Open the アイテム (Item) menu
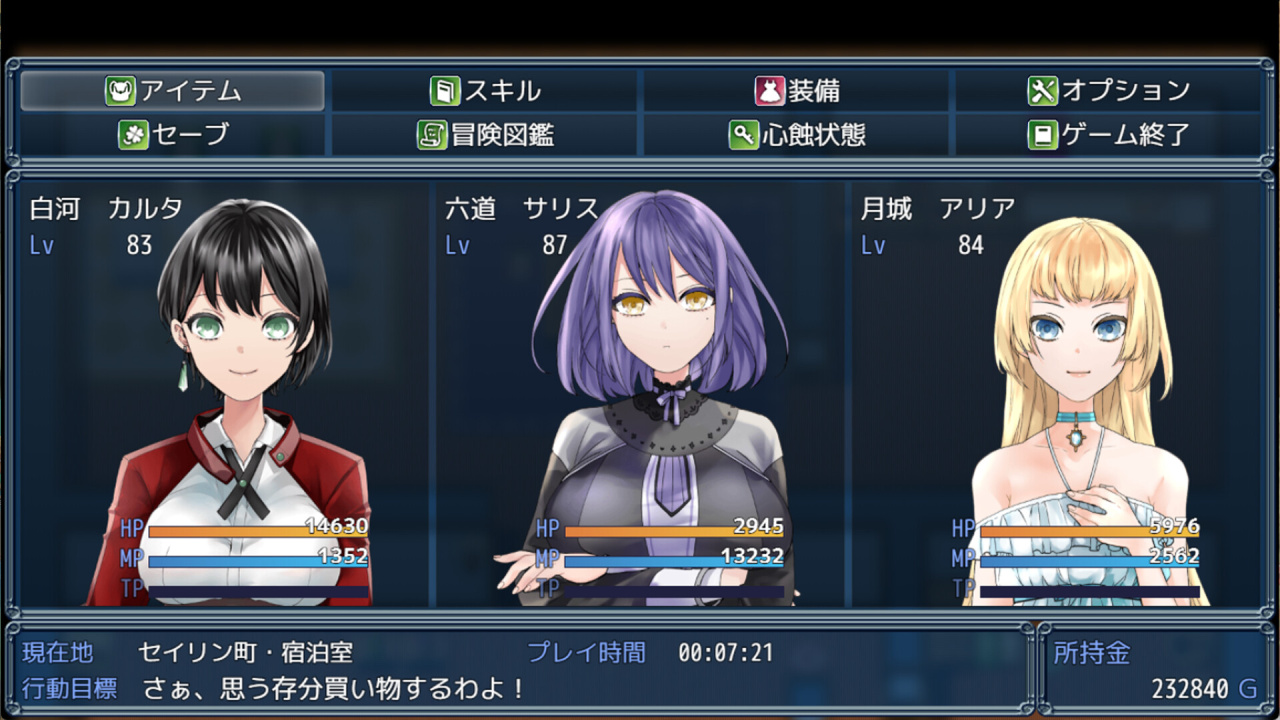The height and width of the screenshot is (720, 1280). point(173,91)
